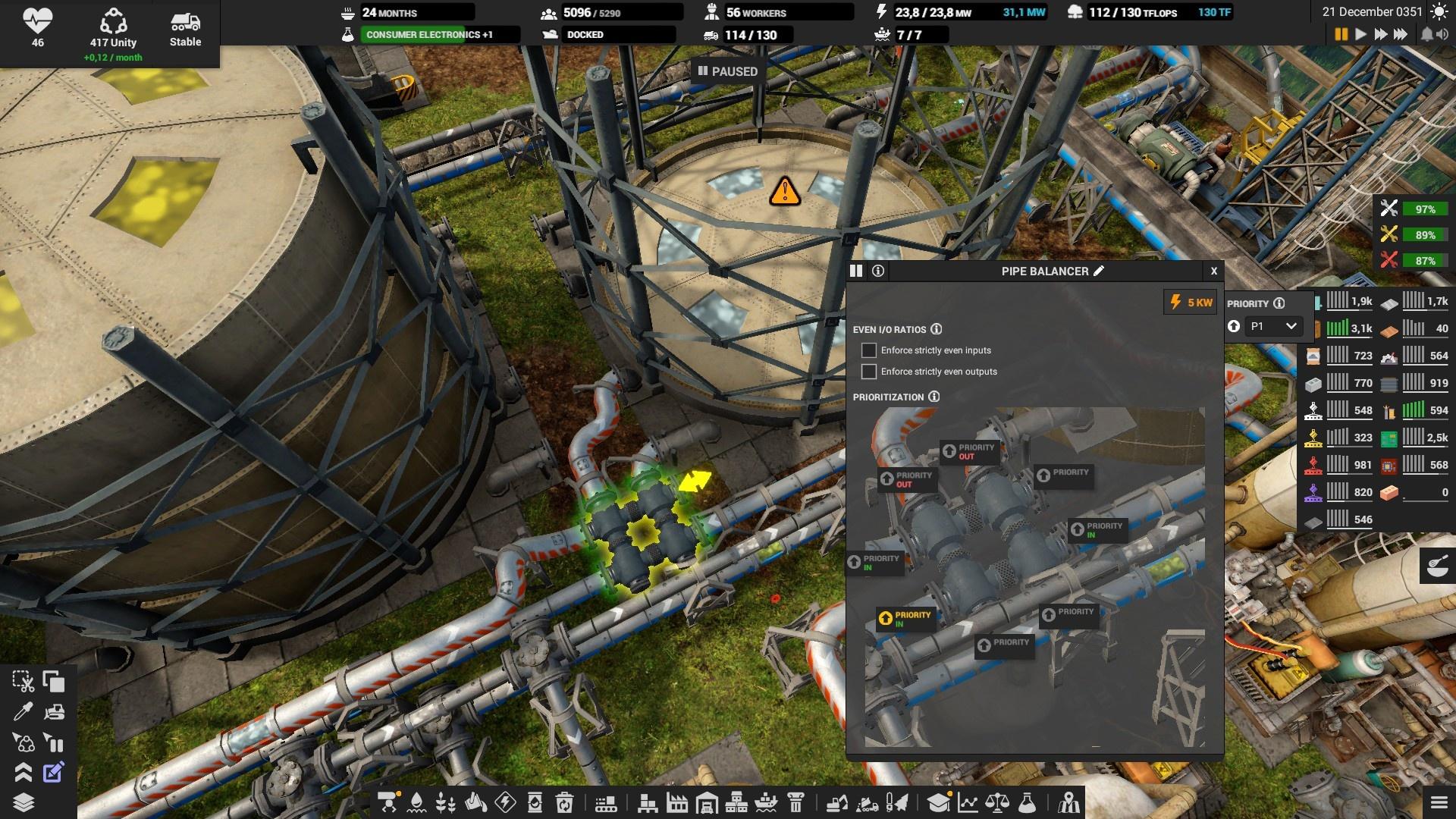Open the P1 priority dropdown
Viewport: 1456px width, 819px height.
click(1274, 326)
